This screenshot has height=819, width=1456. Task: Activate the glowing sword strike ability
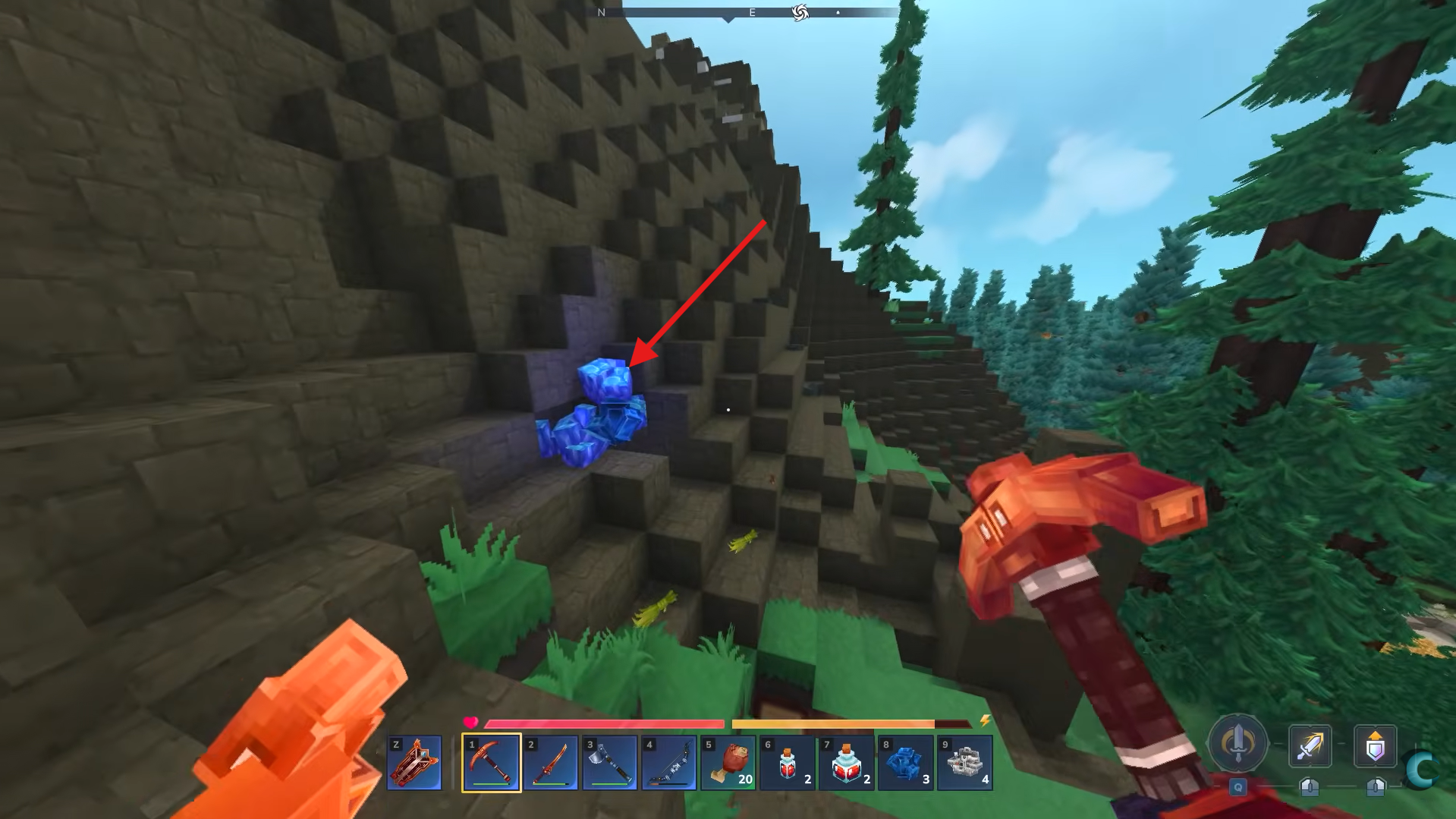tap(1312, 746)
